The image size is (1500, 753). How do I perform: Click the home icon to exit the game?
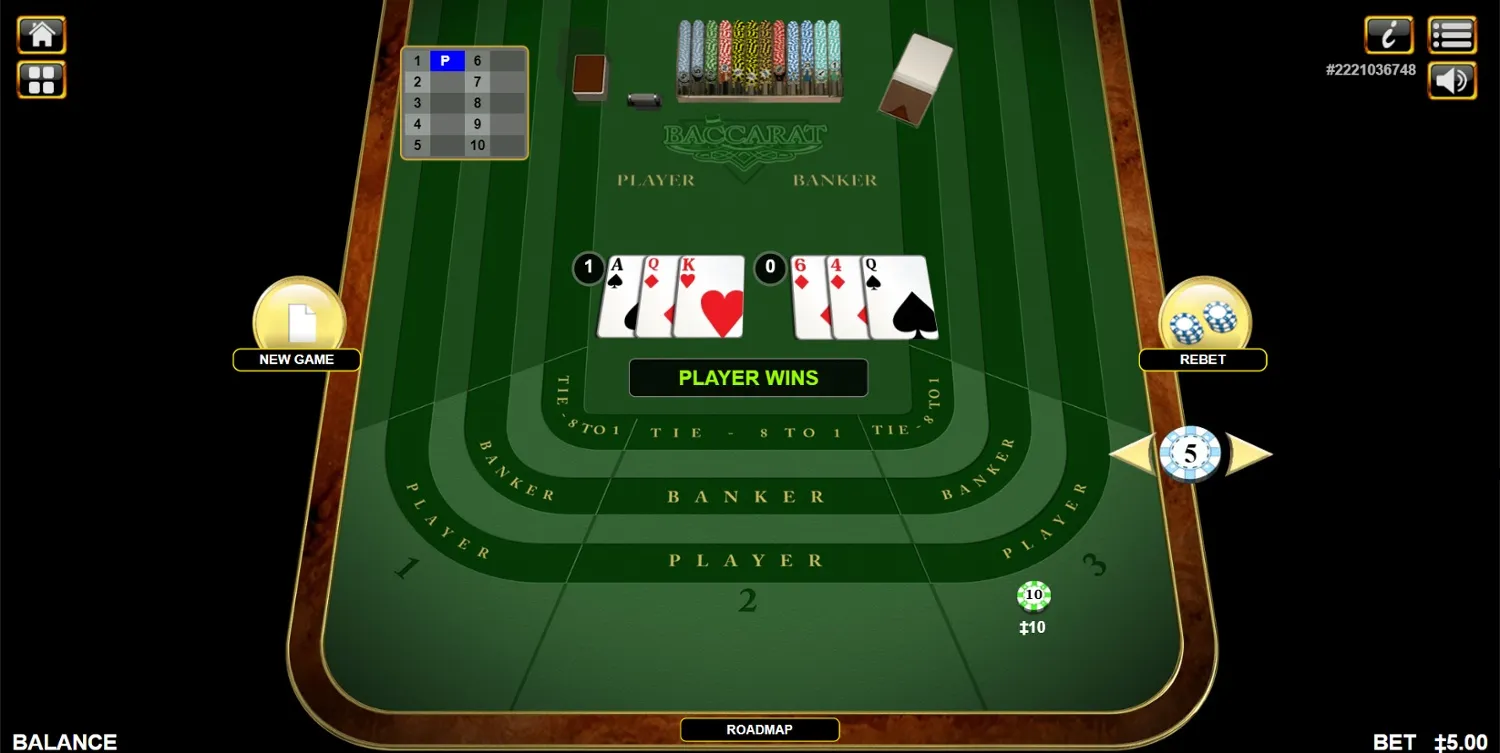pos(41,34)
